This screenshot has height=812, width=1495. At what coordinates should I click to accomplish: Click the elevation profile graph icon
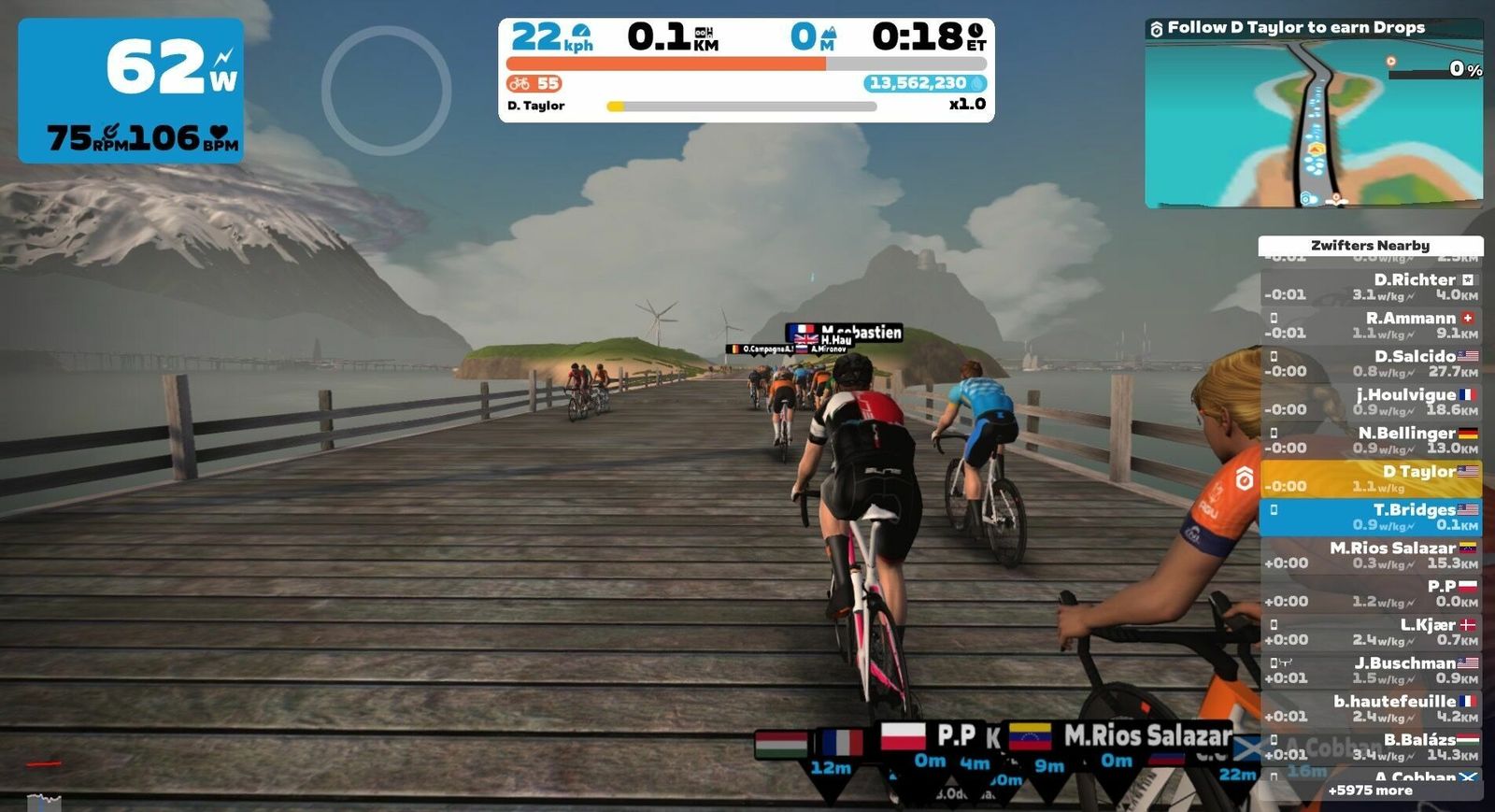(44, 801)
